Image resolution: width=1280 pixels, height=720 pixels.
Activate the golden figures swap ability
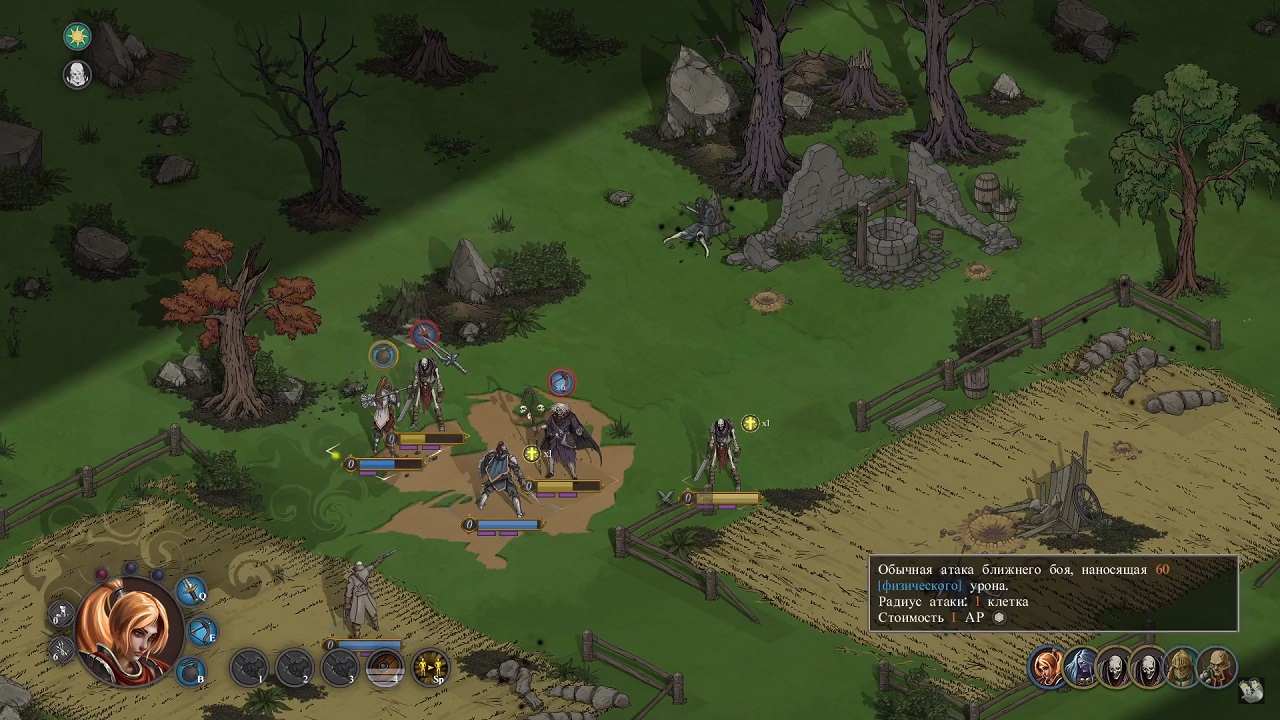(x=431, y=667)
